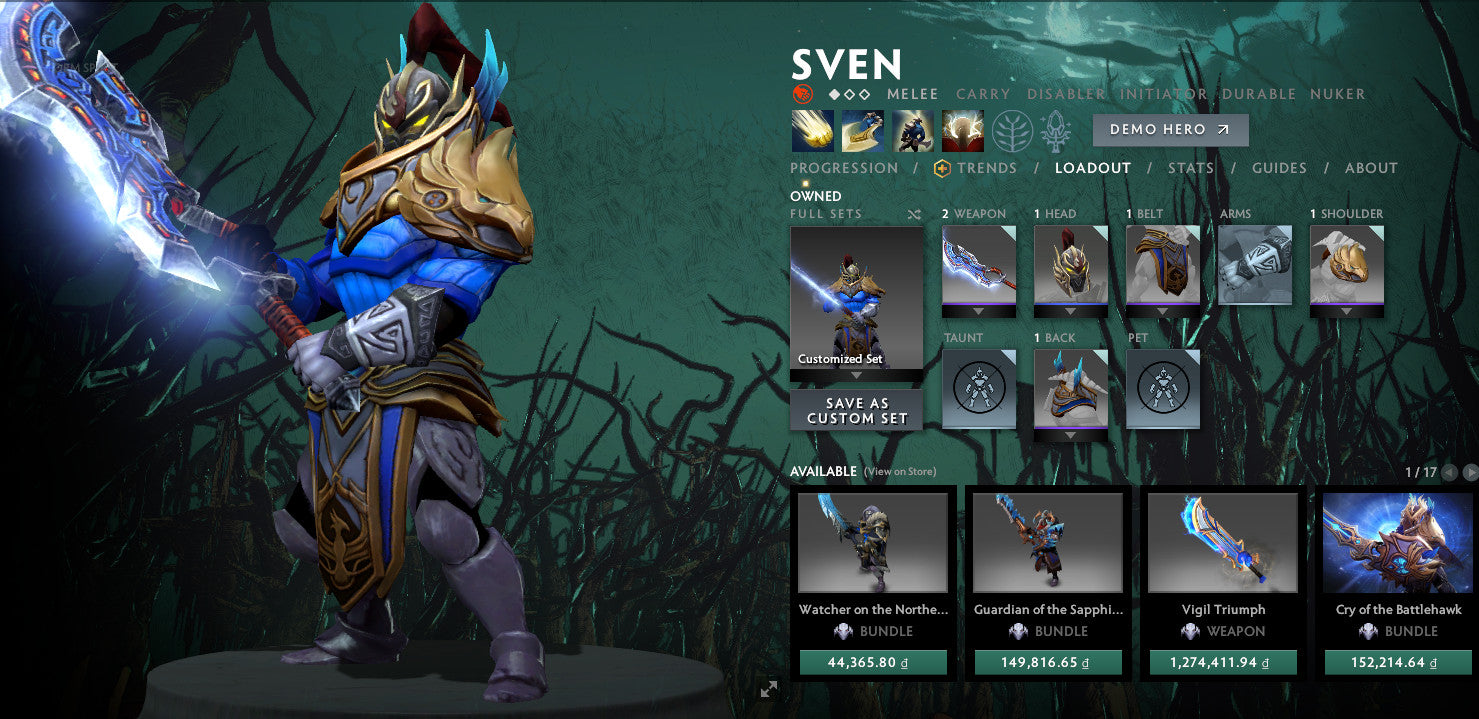This screenshot has height=719, width=1479.
Task: Open the Back equipment slot
Action: tap(1071, 389)
